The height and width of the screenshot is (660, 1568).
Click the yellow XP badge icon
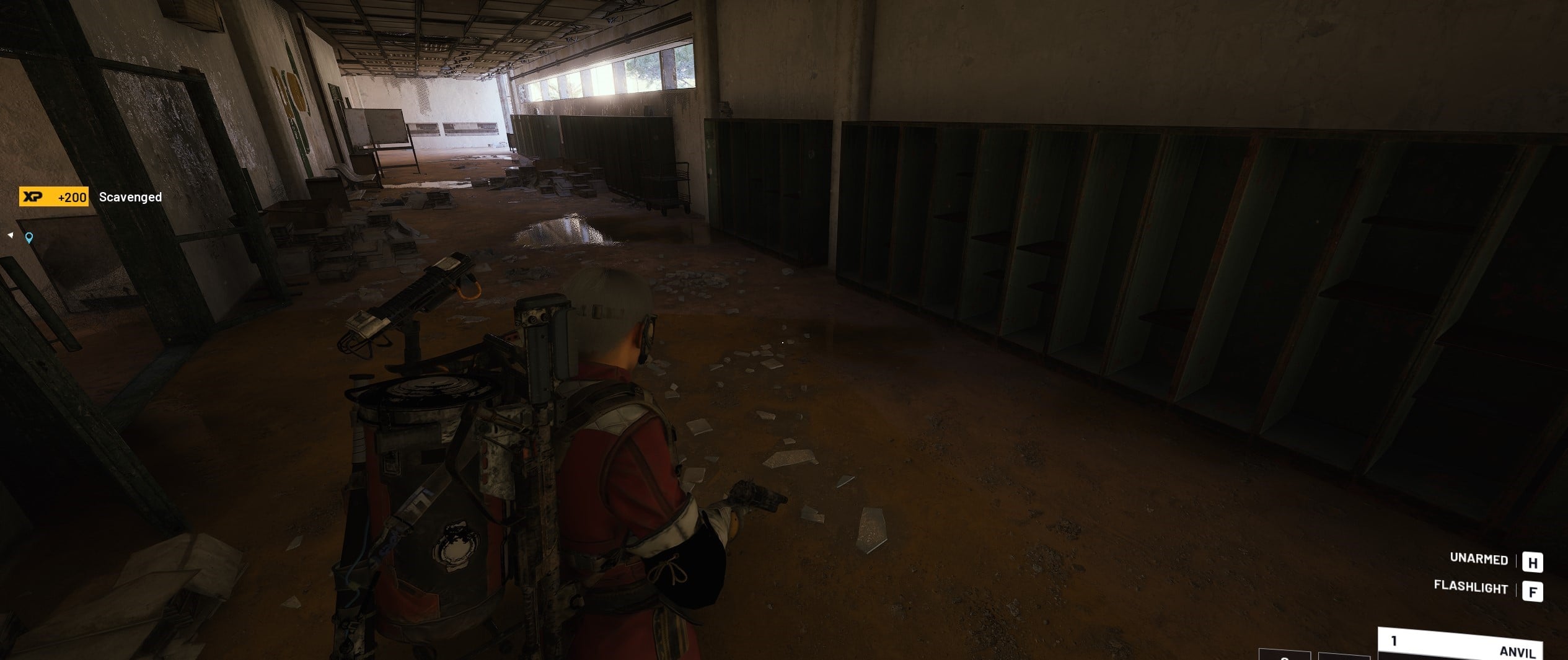point(32,196)
